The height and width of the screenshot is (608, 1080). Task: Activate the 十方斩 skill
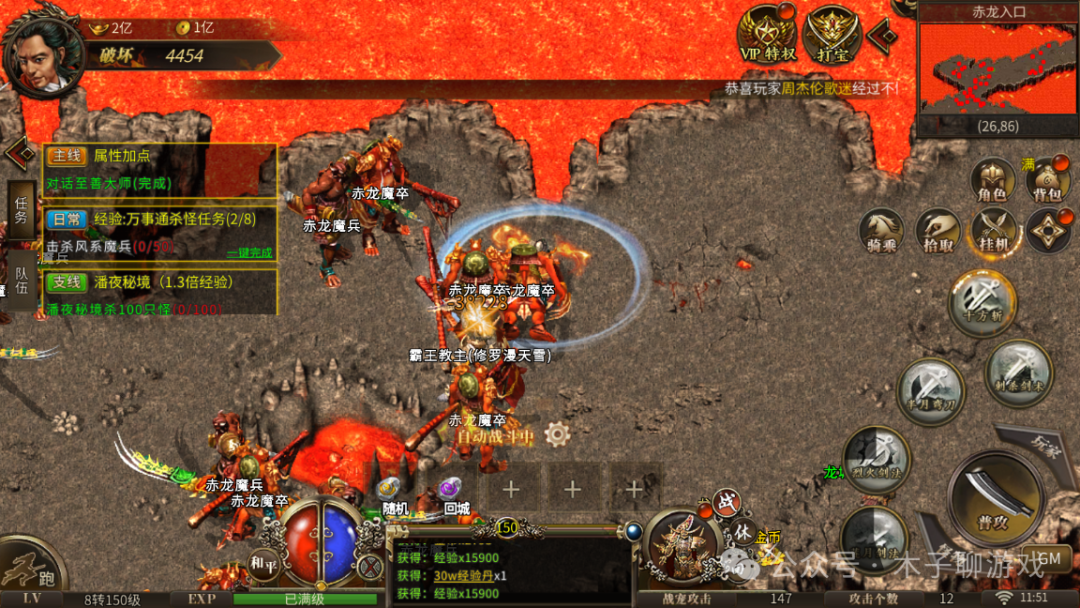point(981,302)
